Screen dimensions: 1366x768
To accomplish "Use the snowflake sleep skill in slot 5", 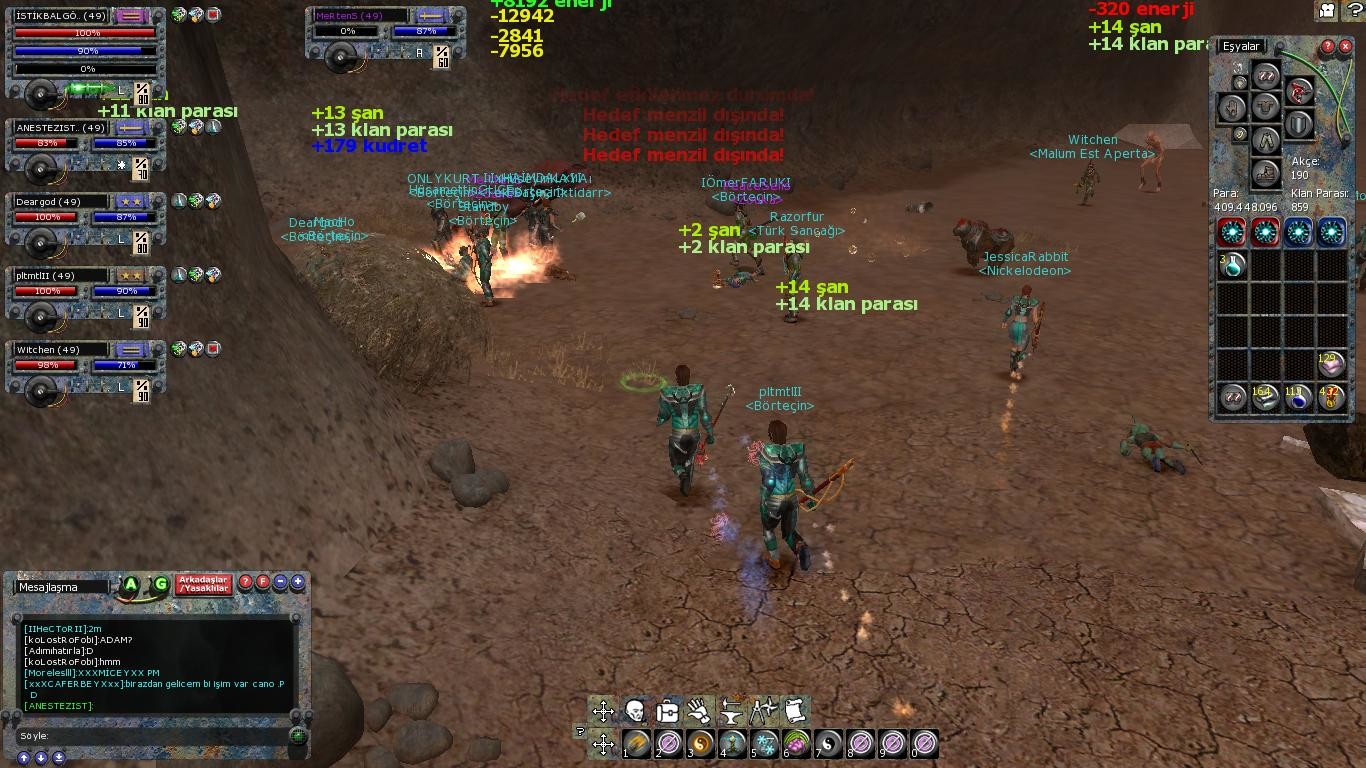I will pyautogui.click(x=765, y=744).
